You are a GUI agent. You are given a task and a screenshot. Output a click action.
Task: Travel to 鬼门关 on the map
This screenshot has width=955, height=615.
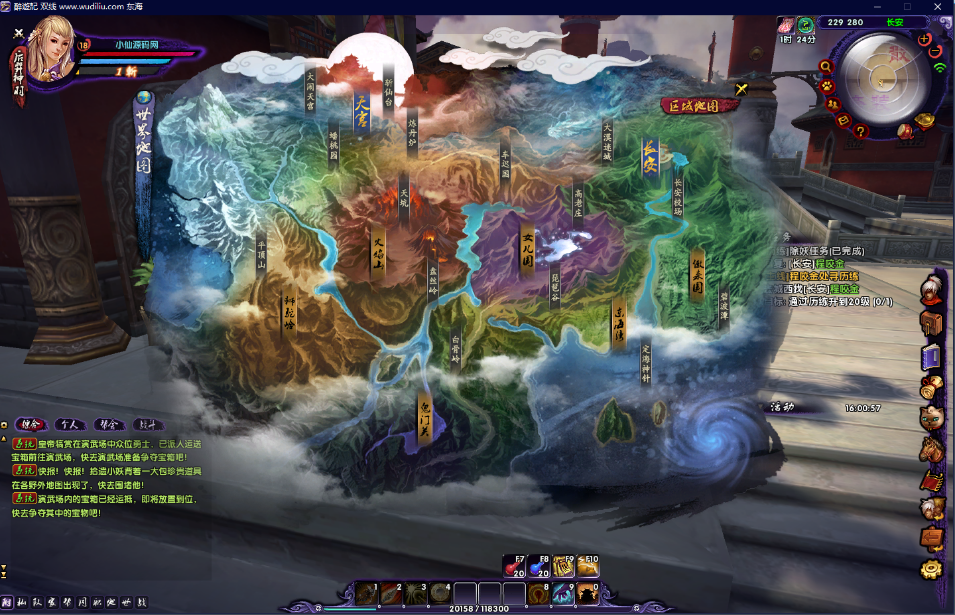coord(425,418)
